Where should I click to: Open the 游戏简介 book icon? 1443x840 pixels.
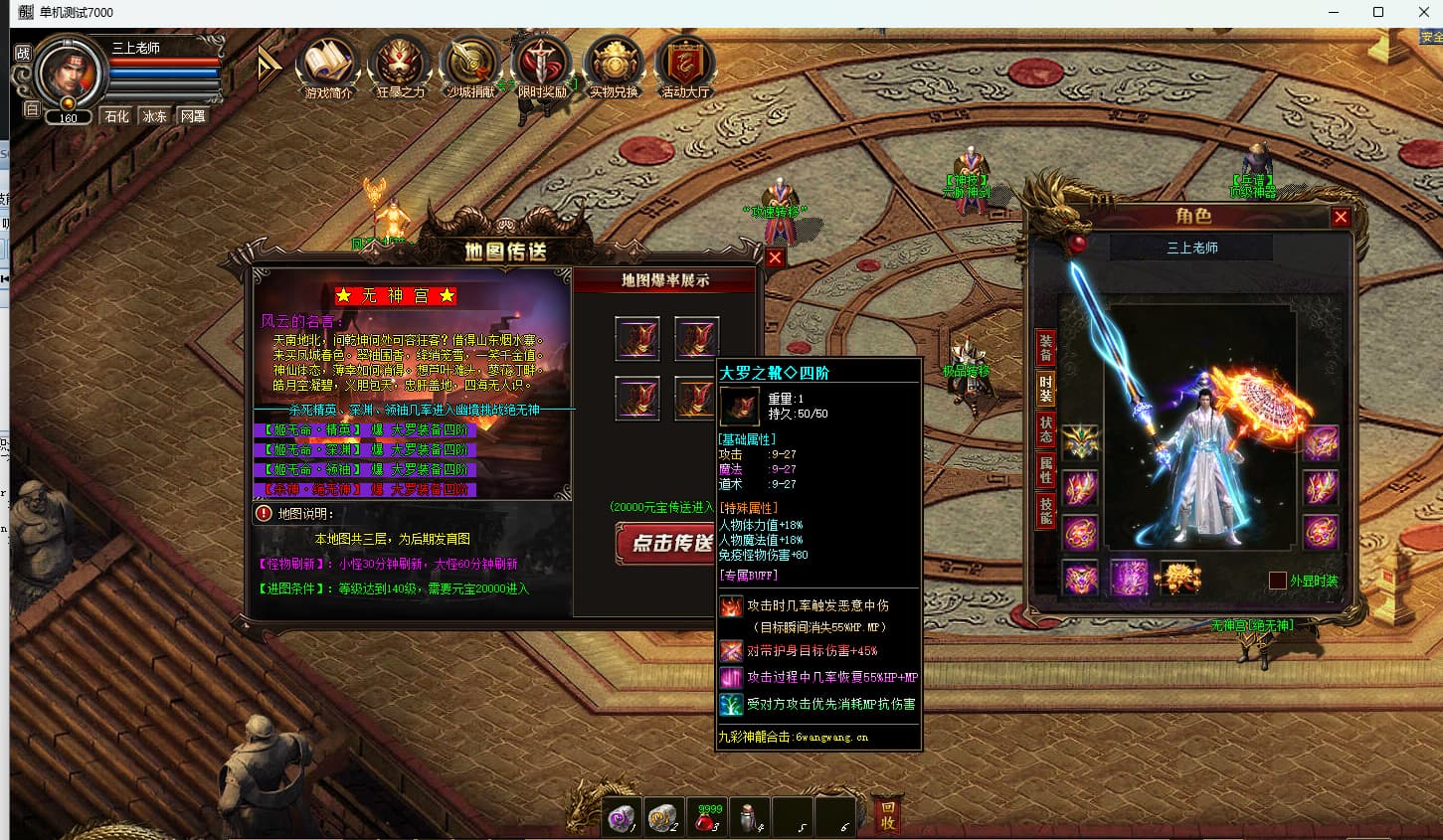click(328, 65)
